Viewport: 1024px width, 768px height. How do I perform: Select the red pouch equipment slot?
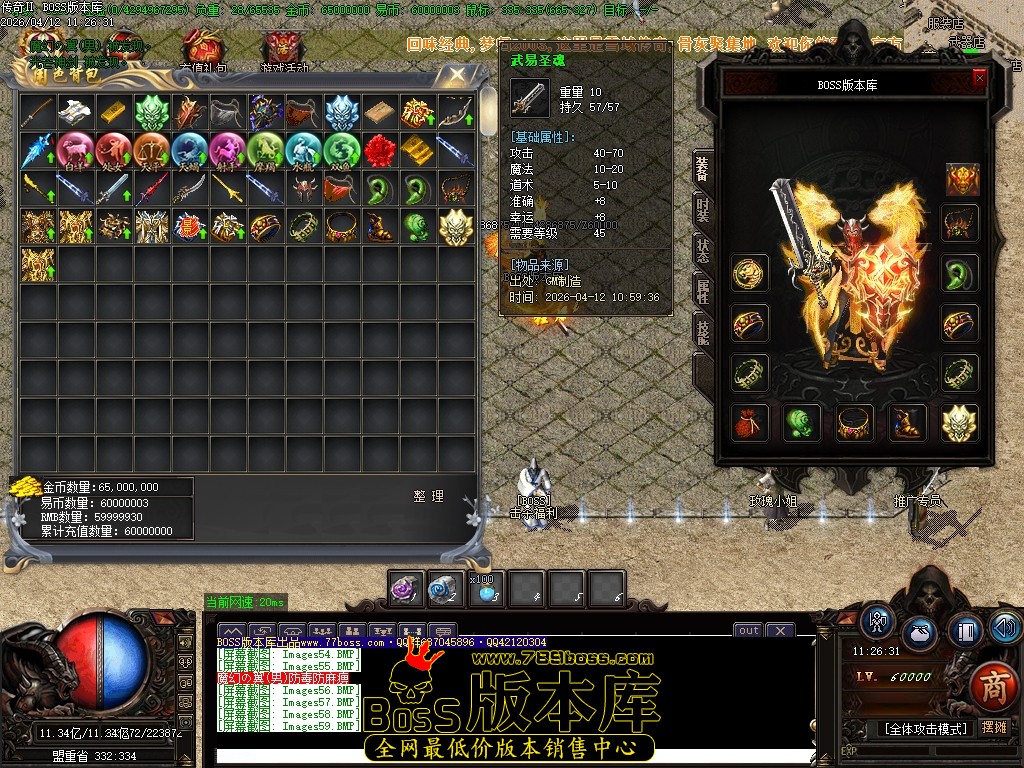click(749, 423)
